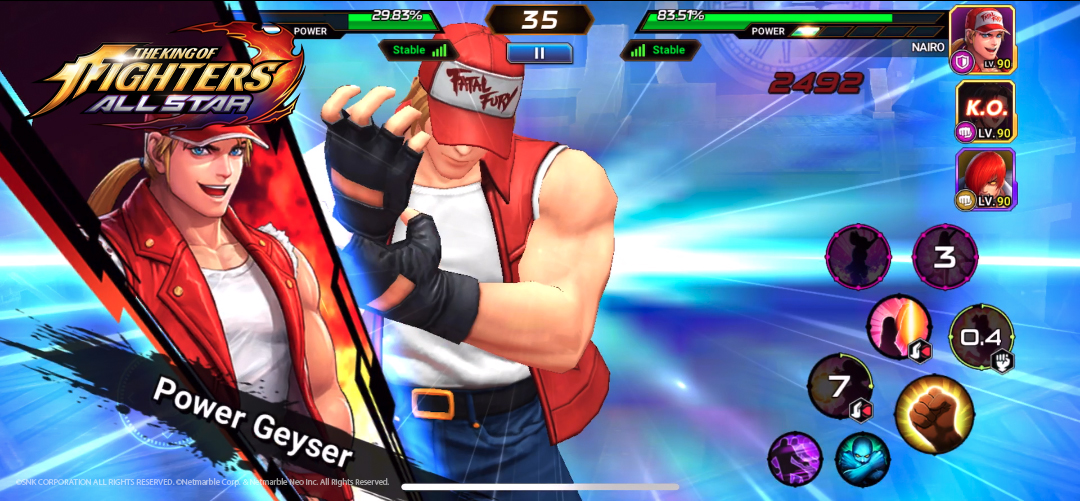Tap the K.O. fighter portrait
This screenshot has width=1080, height=501.
point(984,109)
